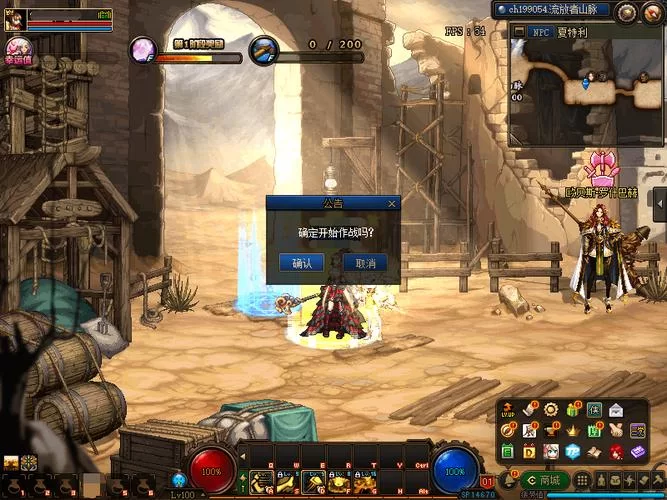The image size is (667, 500).
Task: Open the mail envelope icon
Action: [x=617, y=410]
